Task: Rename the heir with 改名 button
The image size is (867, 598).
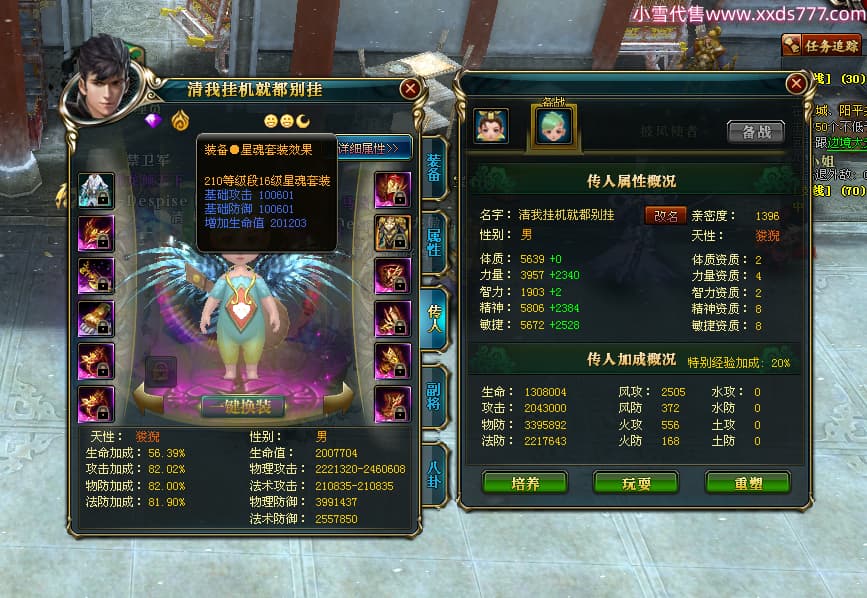Action: 665,215
